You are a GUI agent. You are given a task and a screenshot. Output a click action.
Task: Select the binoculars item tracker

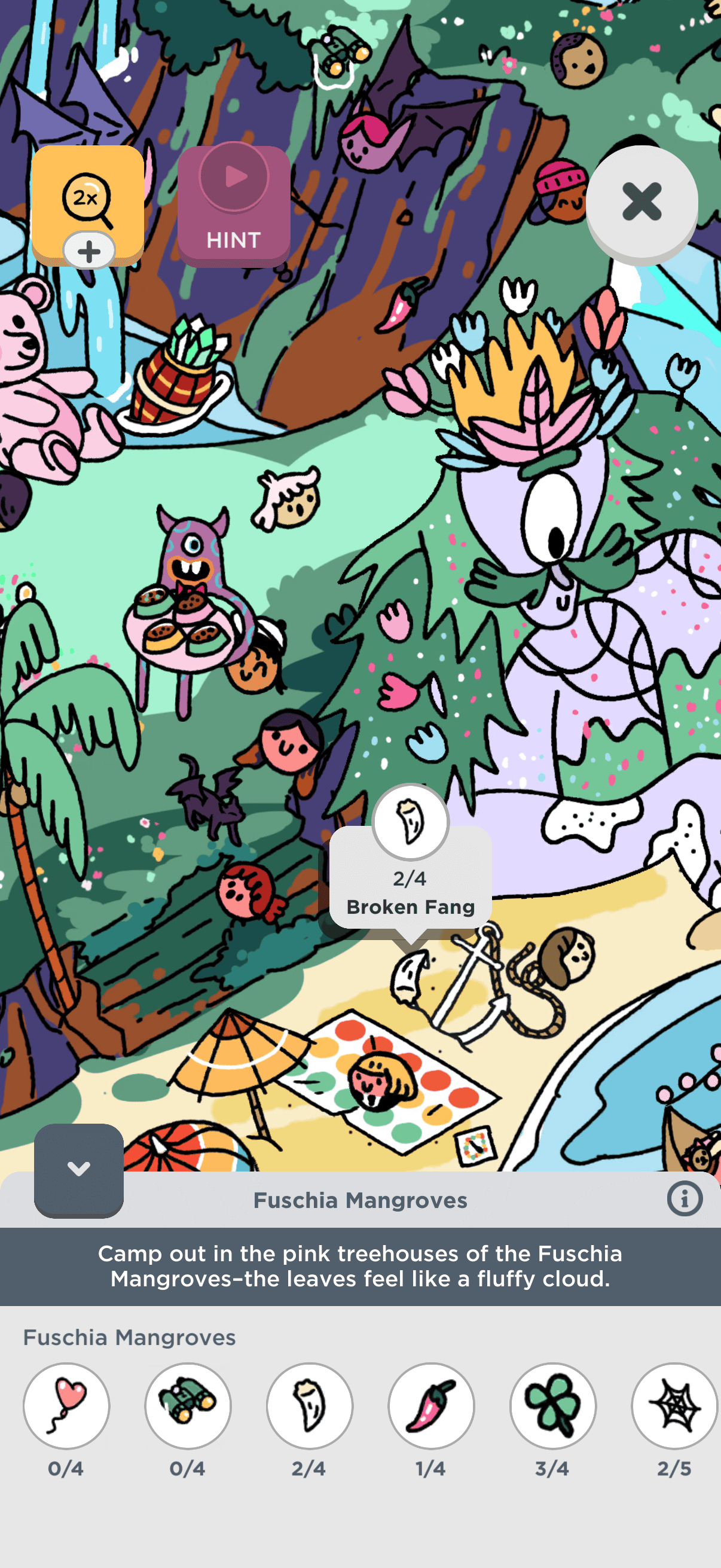[x=188, y=1405]
